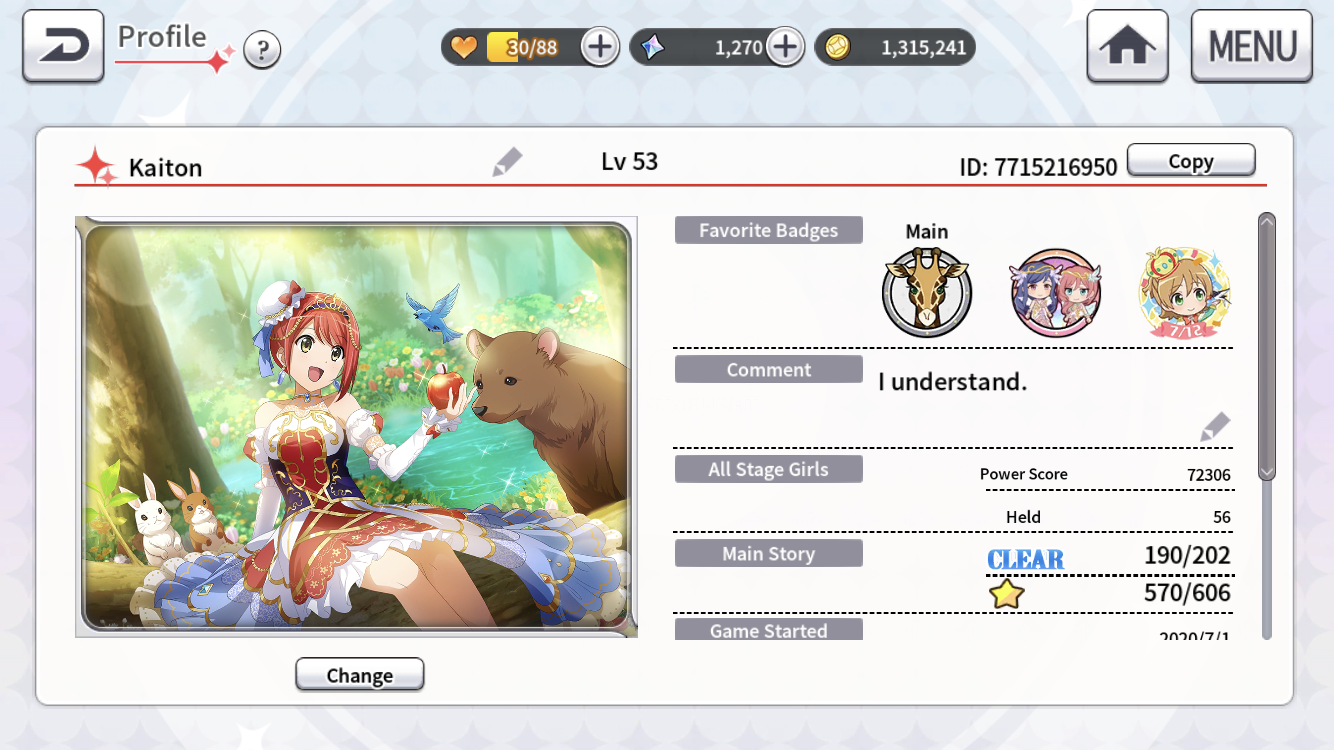Copy the player ID
This screenshot has width=1334, height=750.
[1190, 161]
